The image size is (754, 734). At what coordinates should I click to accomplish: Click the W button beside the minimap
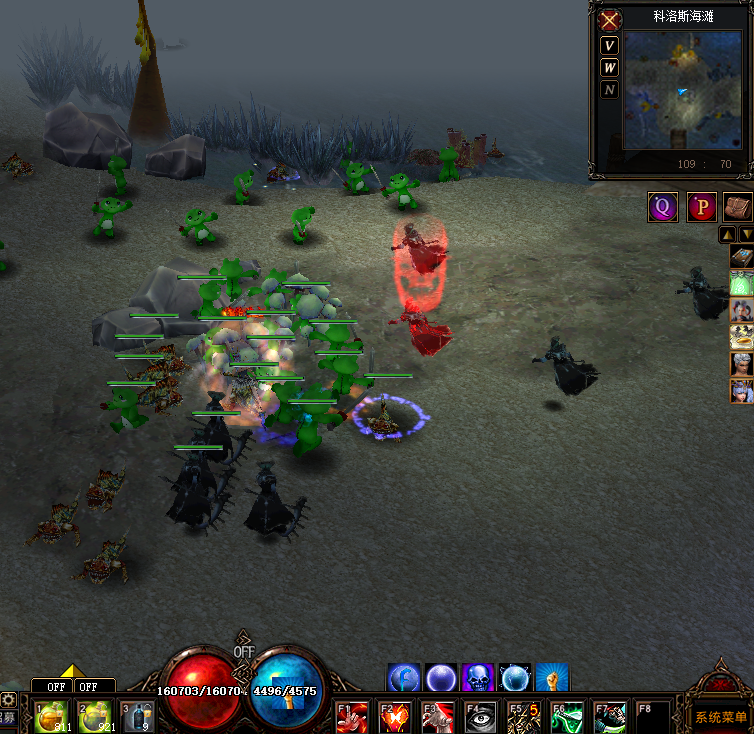pyautogui.click(x=609, y=68)
